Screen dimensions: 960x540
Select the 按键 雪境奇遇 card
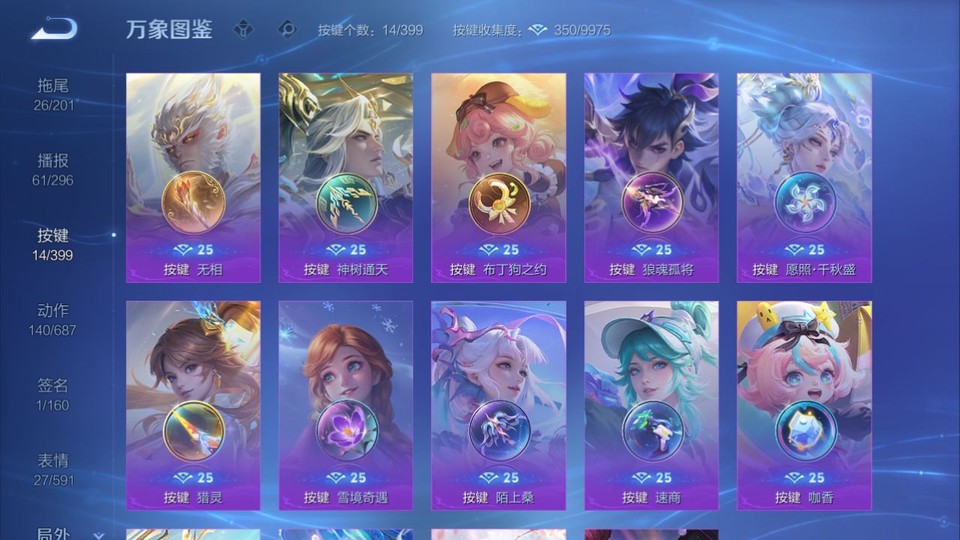(346, 405)
